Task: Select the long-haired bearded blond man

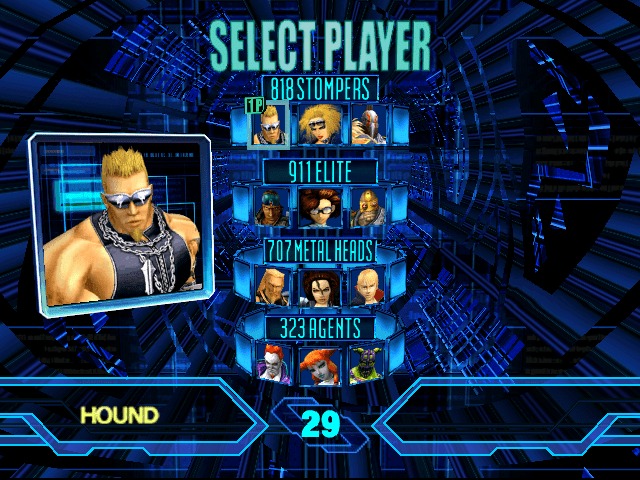Action: pos(270,286)
